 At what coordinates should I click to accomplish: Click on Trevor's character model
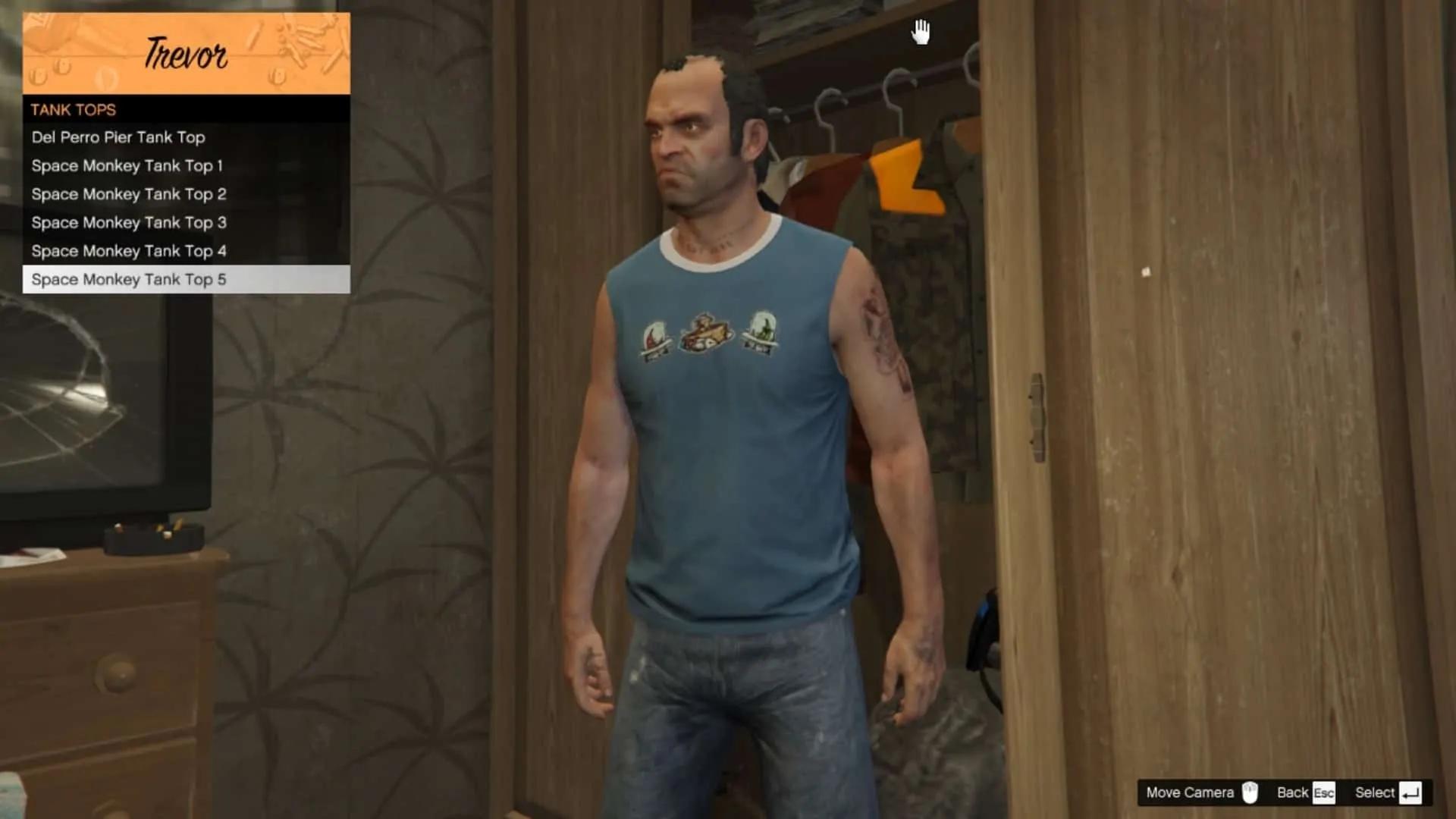click(x=720, y=455)
